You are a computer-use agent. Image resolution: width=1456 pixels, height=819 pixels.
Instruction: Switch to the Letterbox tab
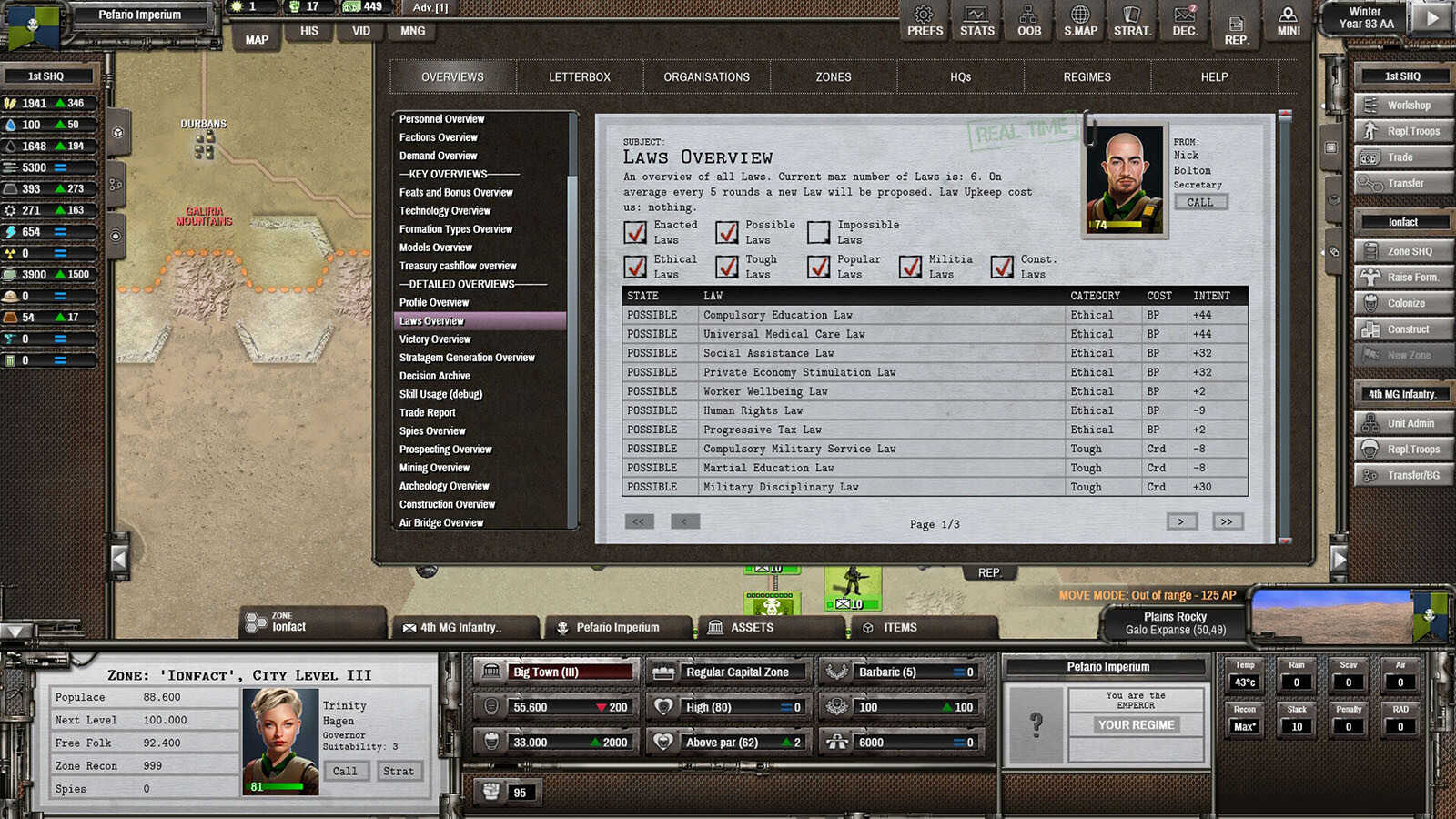[580, 77]
